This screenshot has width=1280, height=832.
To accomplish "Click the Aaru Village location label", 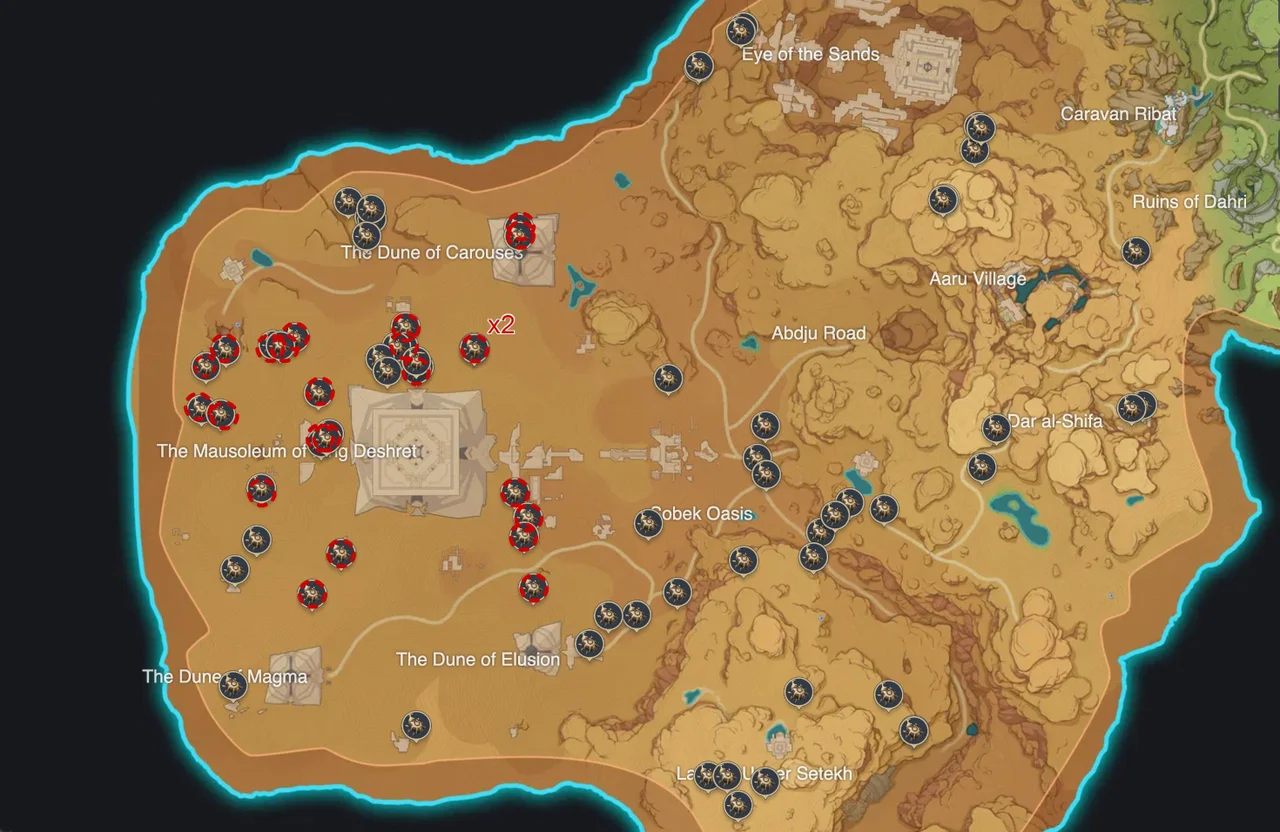I will (x=978, y=279).
